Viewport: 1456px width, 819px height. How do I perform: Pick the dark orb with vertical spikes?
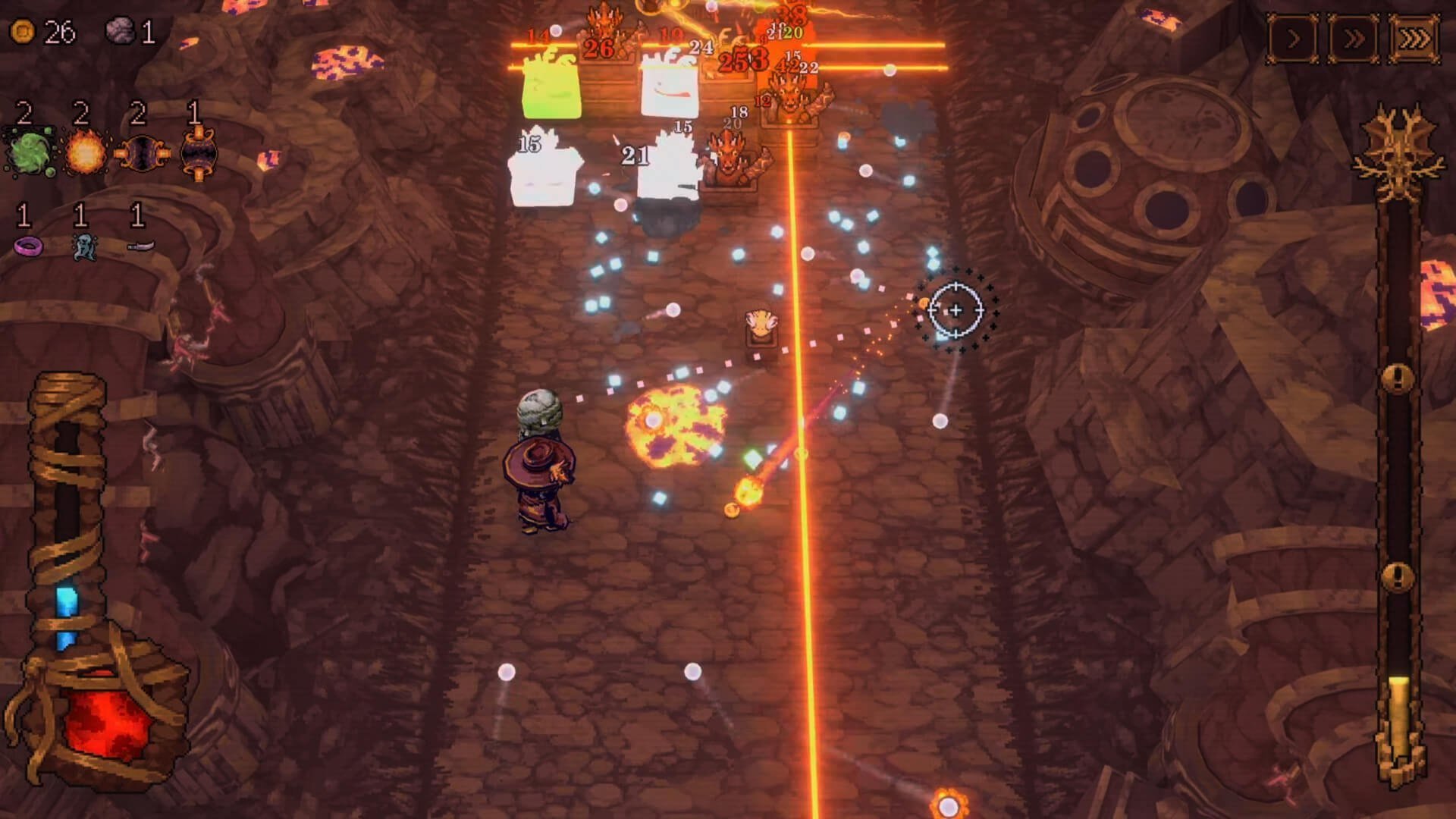pyautogui.click(x=199, y=154)
